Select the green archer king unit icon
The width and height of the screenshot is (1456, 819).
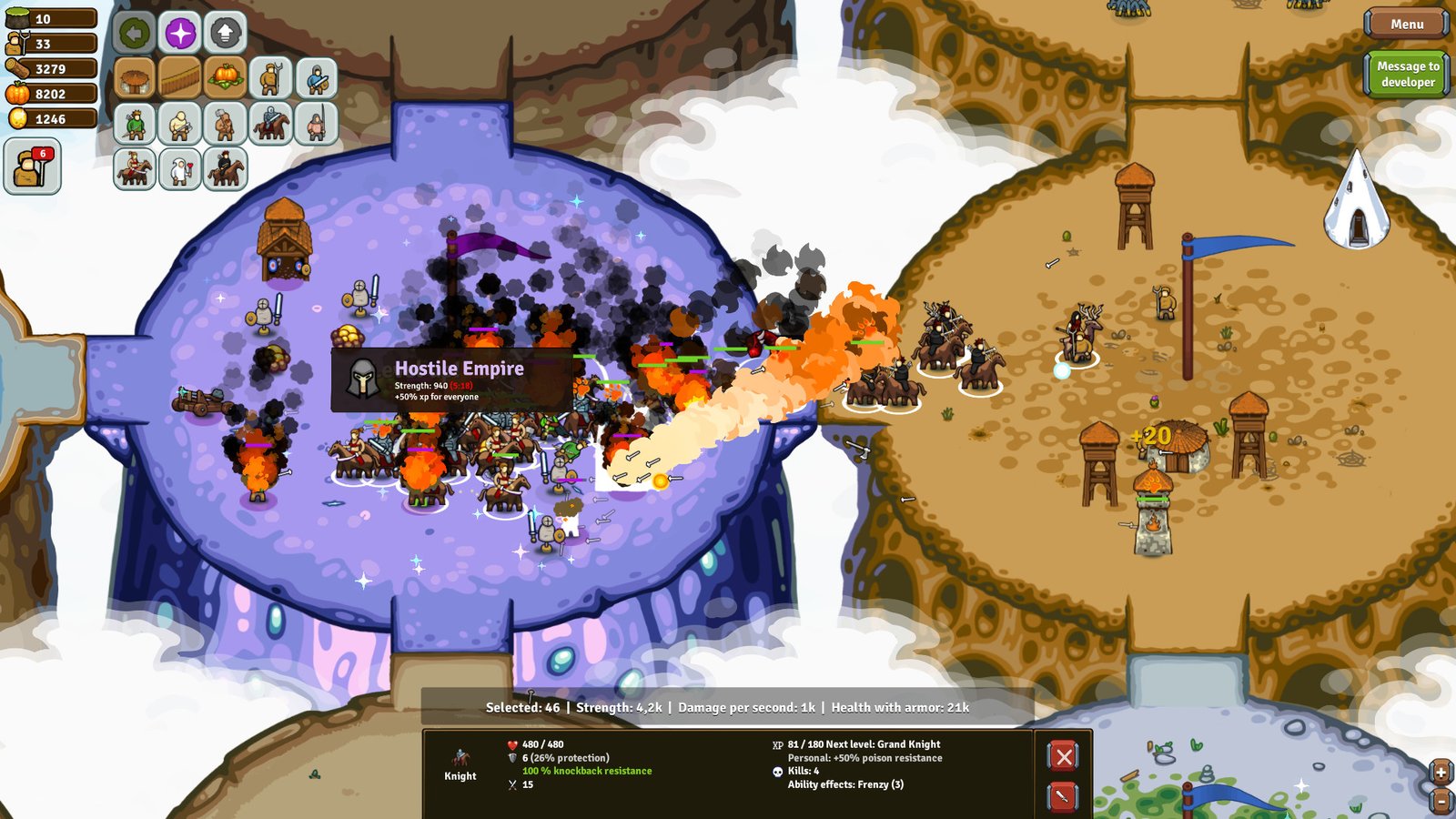pos(135,125)
